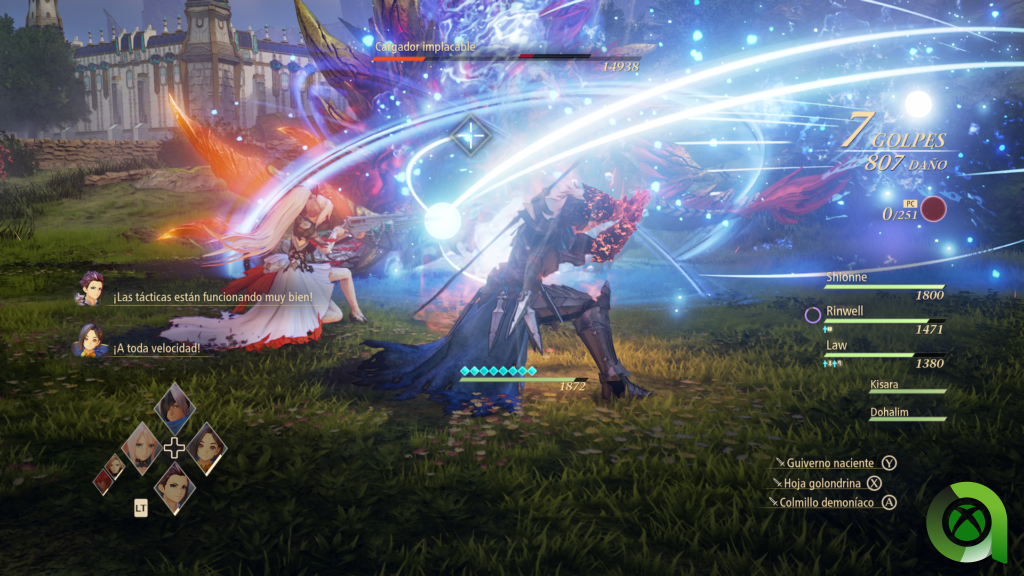
Task: Pick Kisara from the reserve party list
Action: tap(907, 385)
